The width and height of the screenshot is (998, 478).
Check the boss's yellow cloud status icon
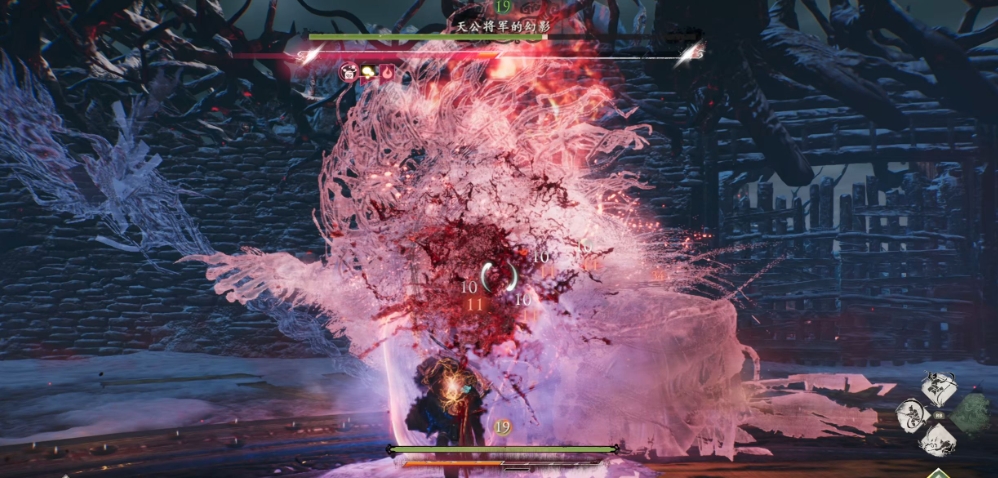367,72
